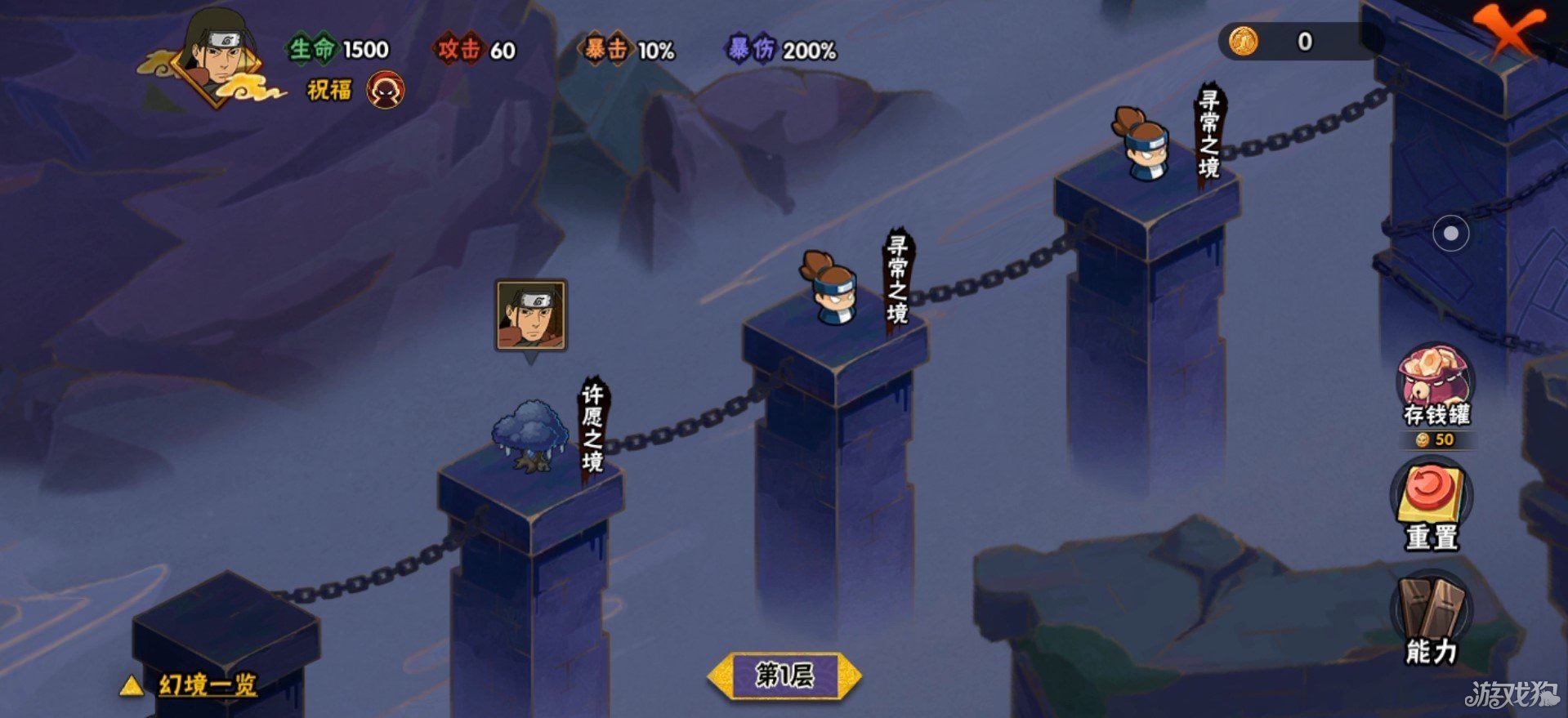Open the Hashirama portrait in the top bar

(x=217, y=57)
